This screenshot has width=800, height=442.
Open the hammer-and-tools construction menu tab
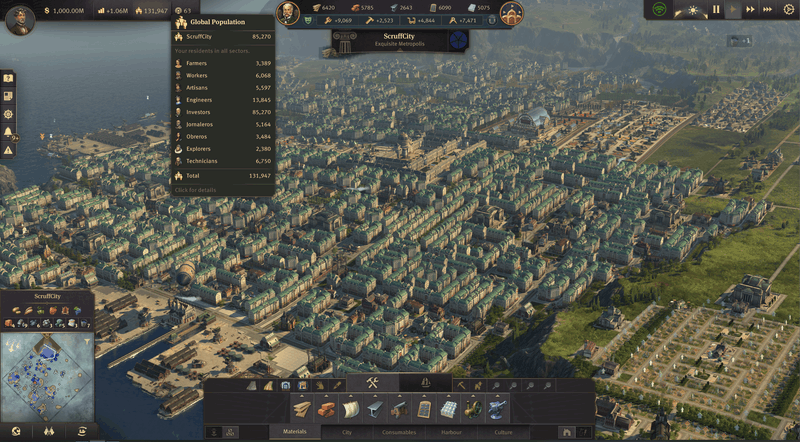point(373,383)
